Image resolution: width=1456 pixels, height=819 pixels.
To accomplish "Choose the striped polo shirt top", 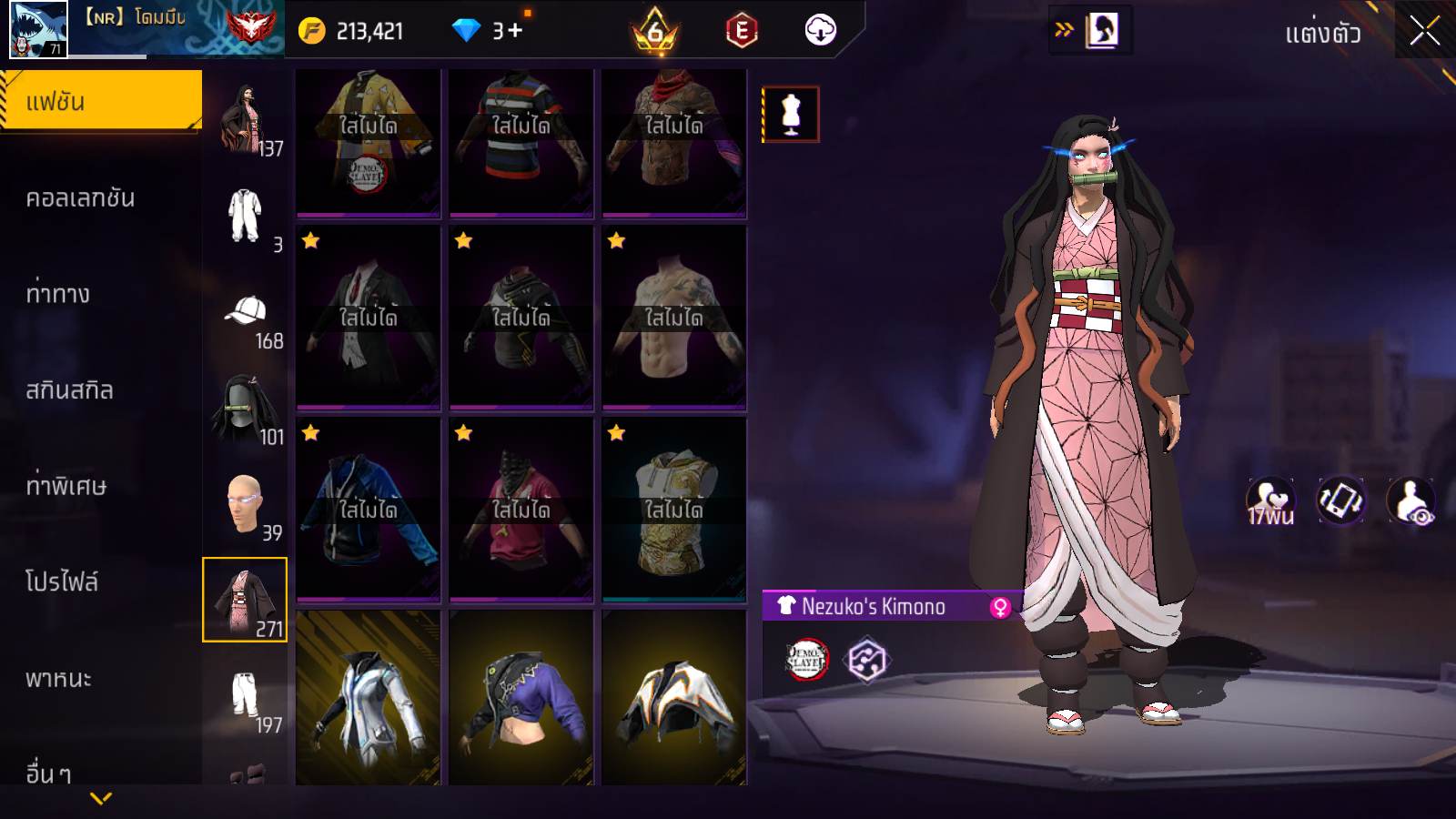I will [x=521, y=142].
